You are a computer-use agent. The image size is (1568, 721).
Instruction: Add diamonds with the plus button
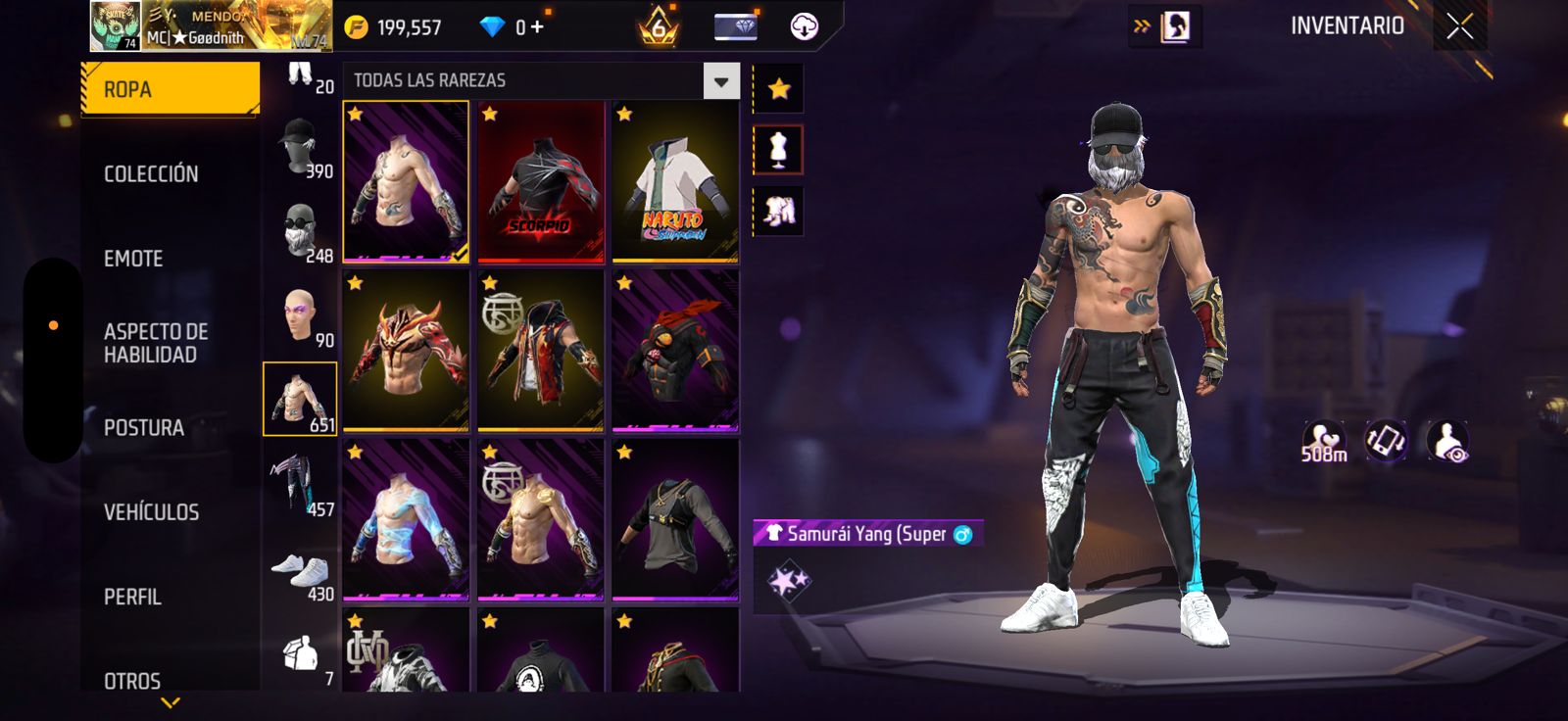tap(536, 27)
